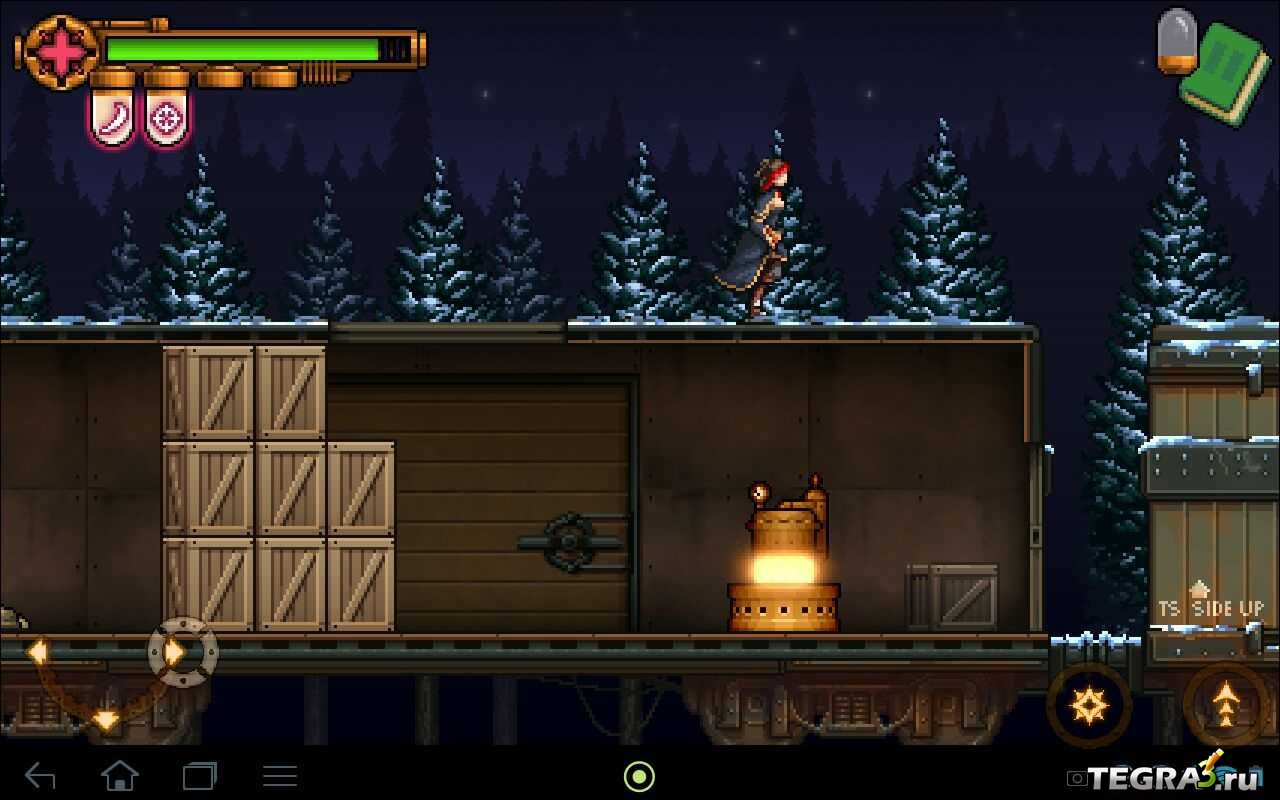Open the green pause book

(1224, 74)
